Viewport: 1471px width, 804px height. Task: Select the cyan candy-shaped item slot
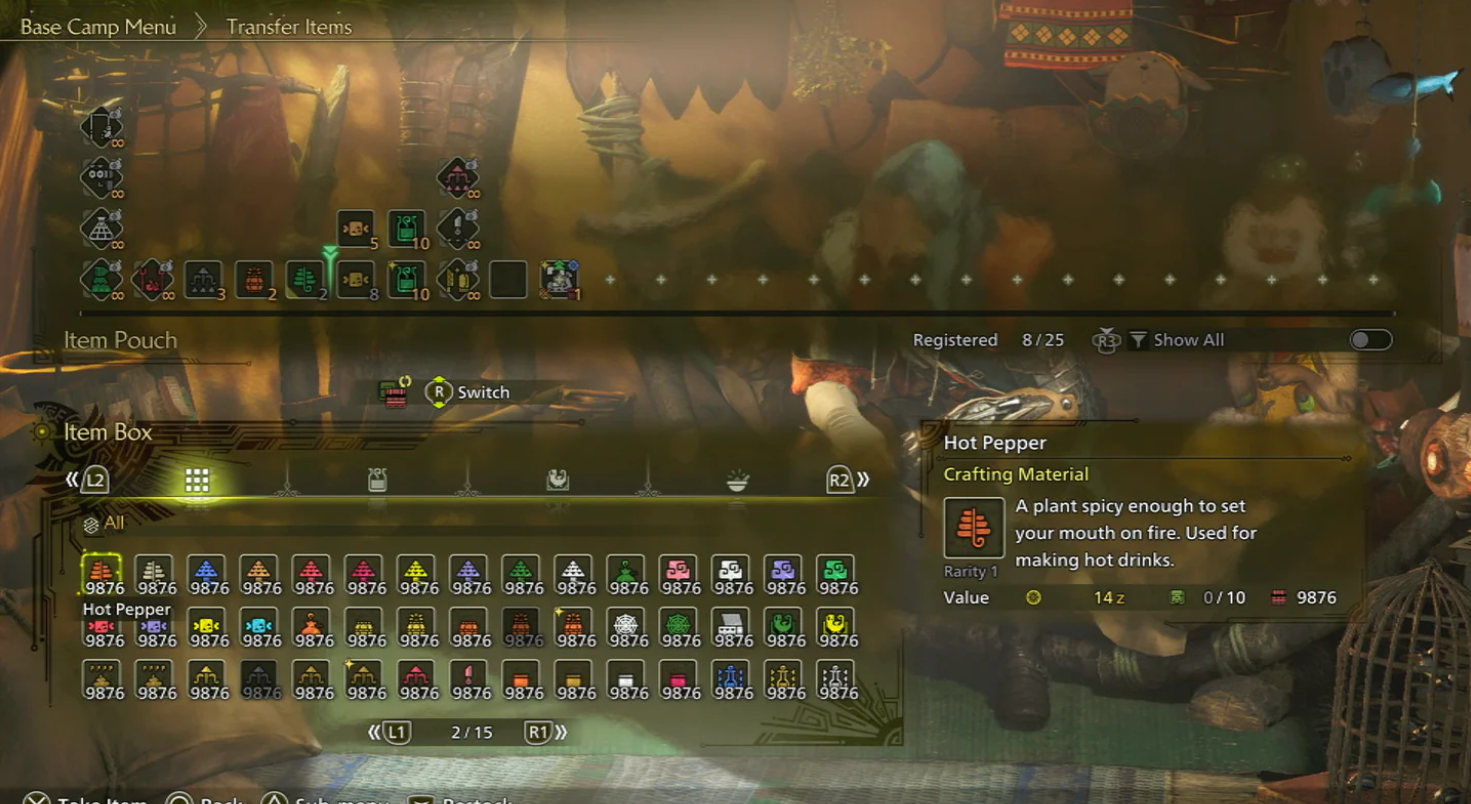258,626
